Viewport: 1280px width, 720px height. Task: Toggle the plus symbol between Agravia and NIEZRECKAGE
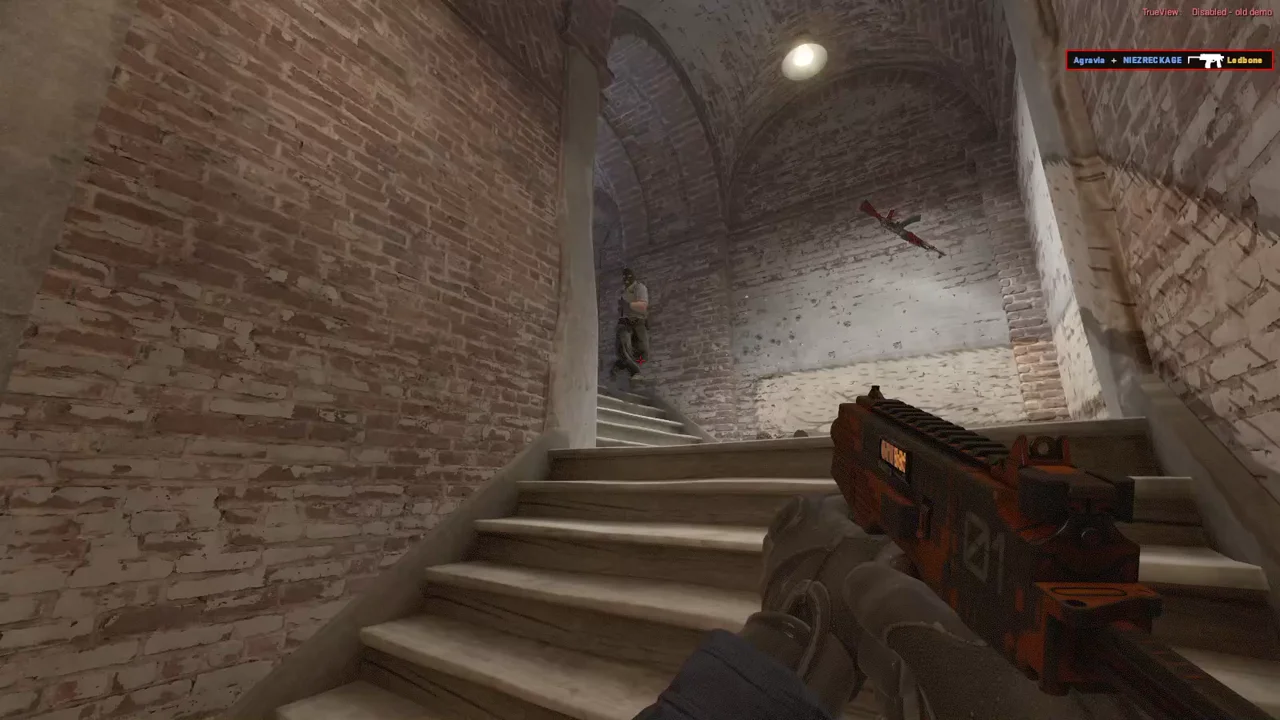[x=1112, y=60]
